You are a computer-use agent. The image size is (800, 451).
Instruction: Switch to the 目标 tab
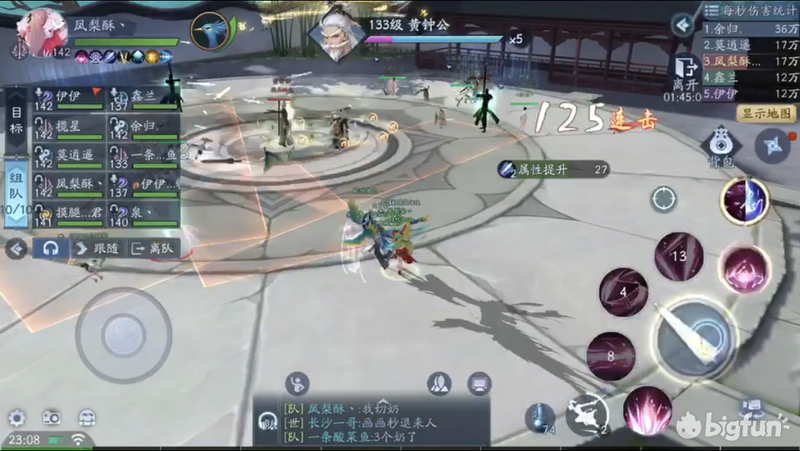point(16,126)
